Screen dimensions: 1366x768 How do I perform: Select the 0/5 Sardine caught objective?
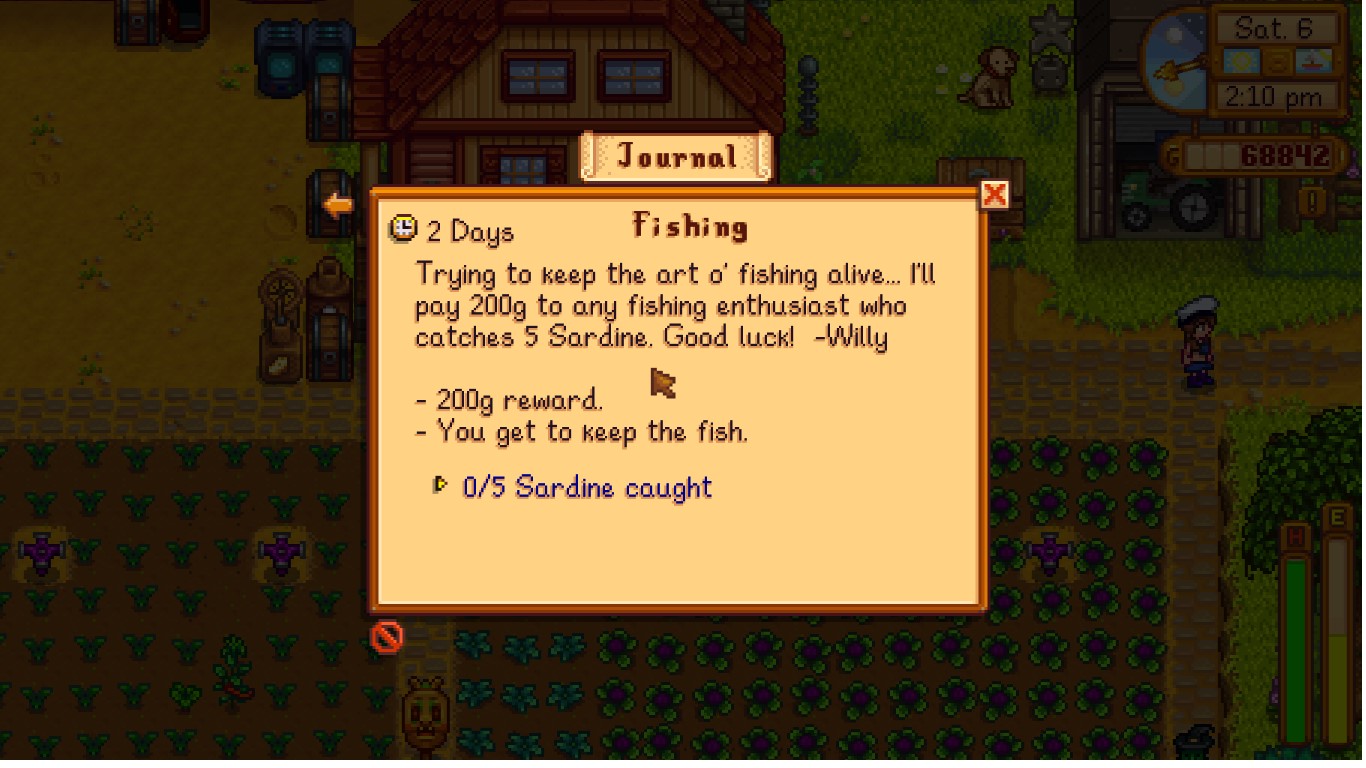587,488
